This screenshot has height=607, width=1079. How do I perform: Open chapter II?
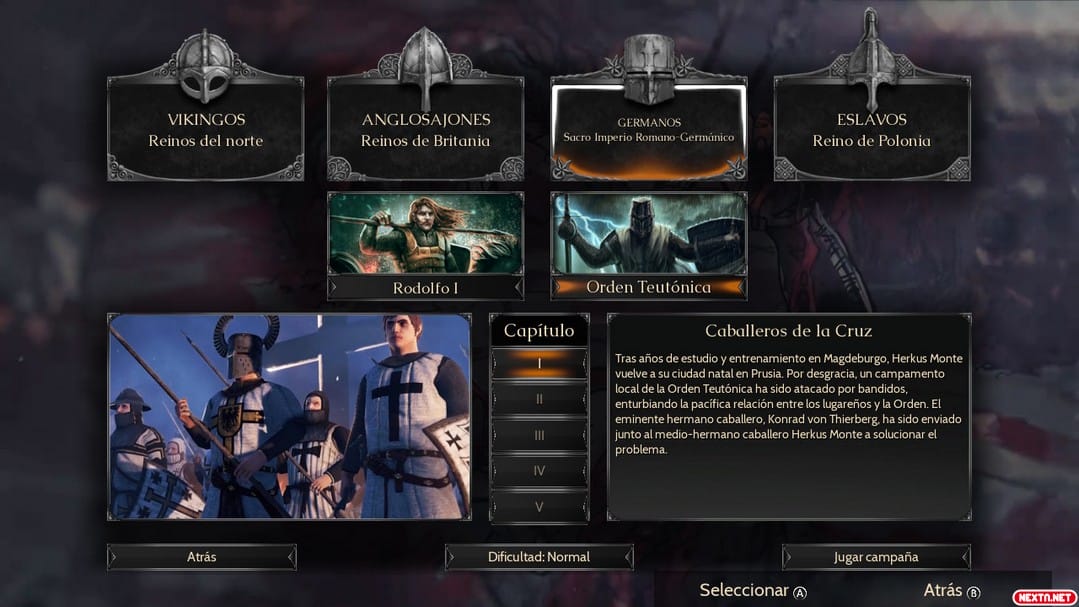pyautogui.click(x=539, y=399)
